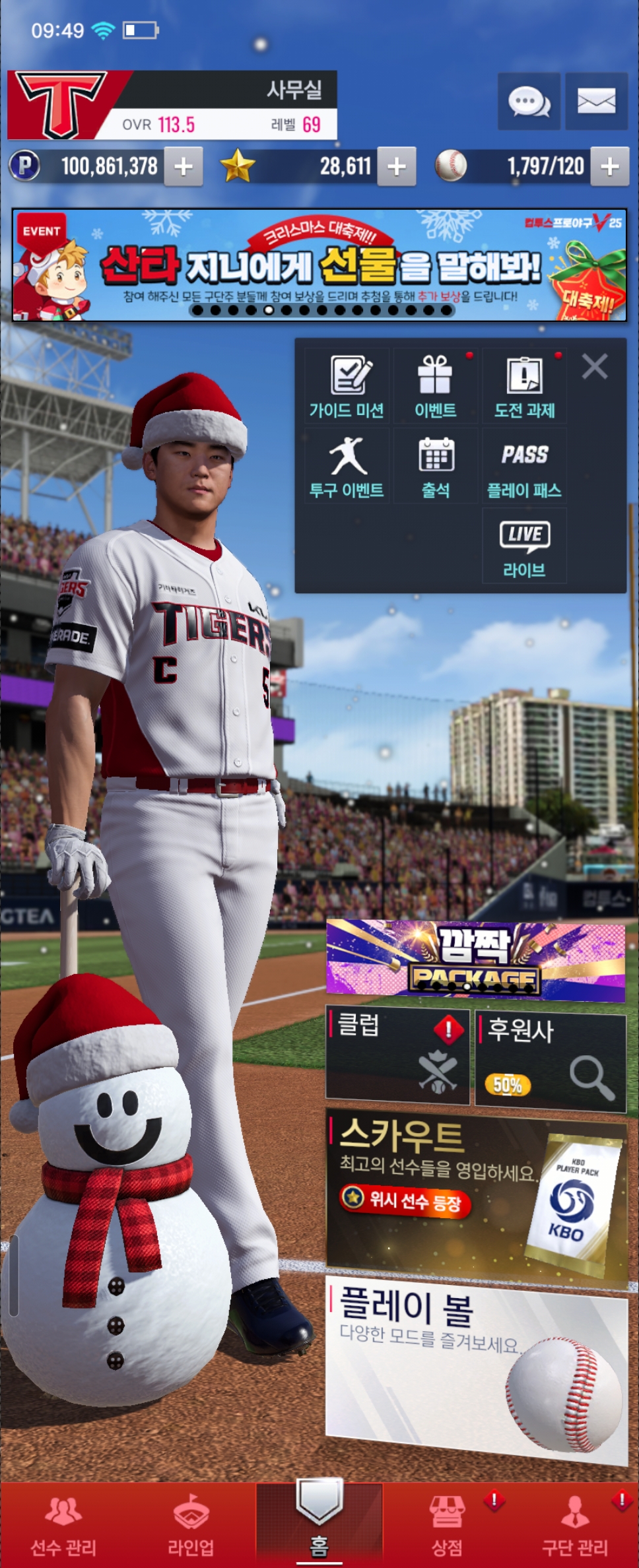Open the 클럽 club panel
The image size is (639, 1568).
[397, 1055]
